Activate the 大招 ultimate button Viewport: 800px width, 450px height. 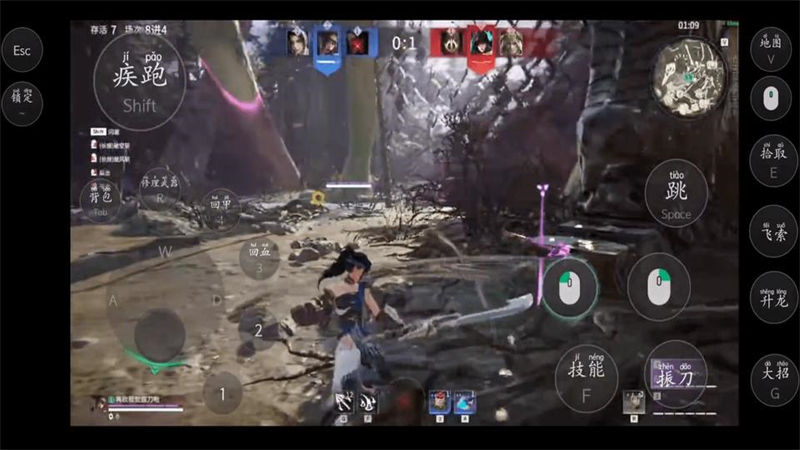click(773, 378)
